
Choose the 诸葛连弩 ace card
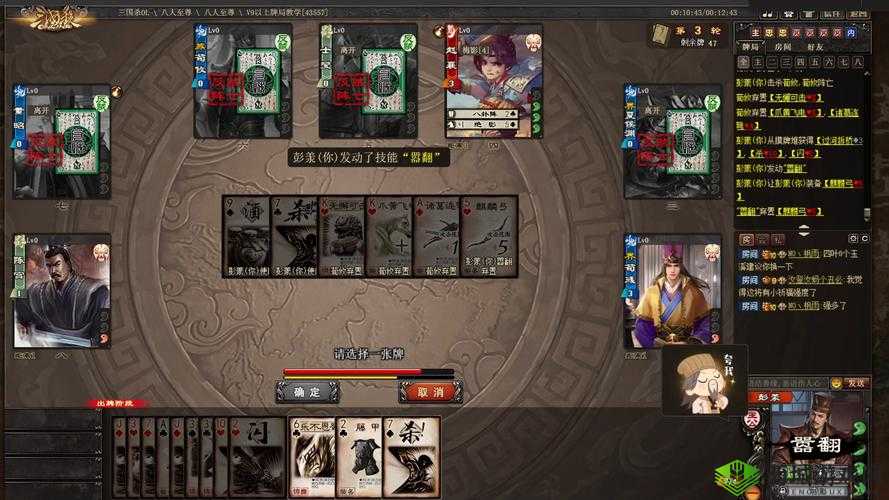[x=439, y=235]
